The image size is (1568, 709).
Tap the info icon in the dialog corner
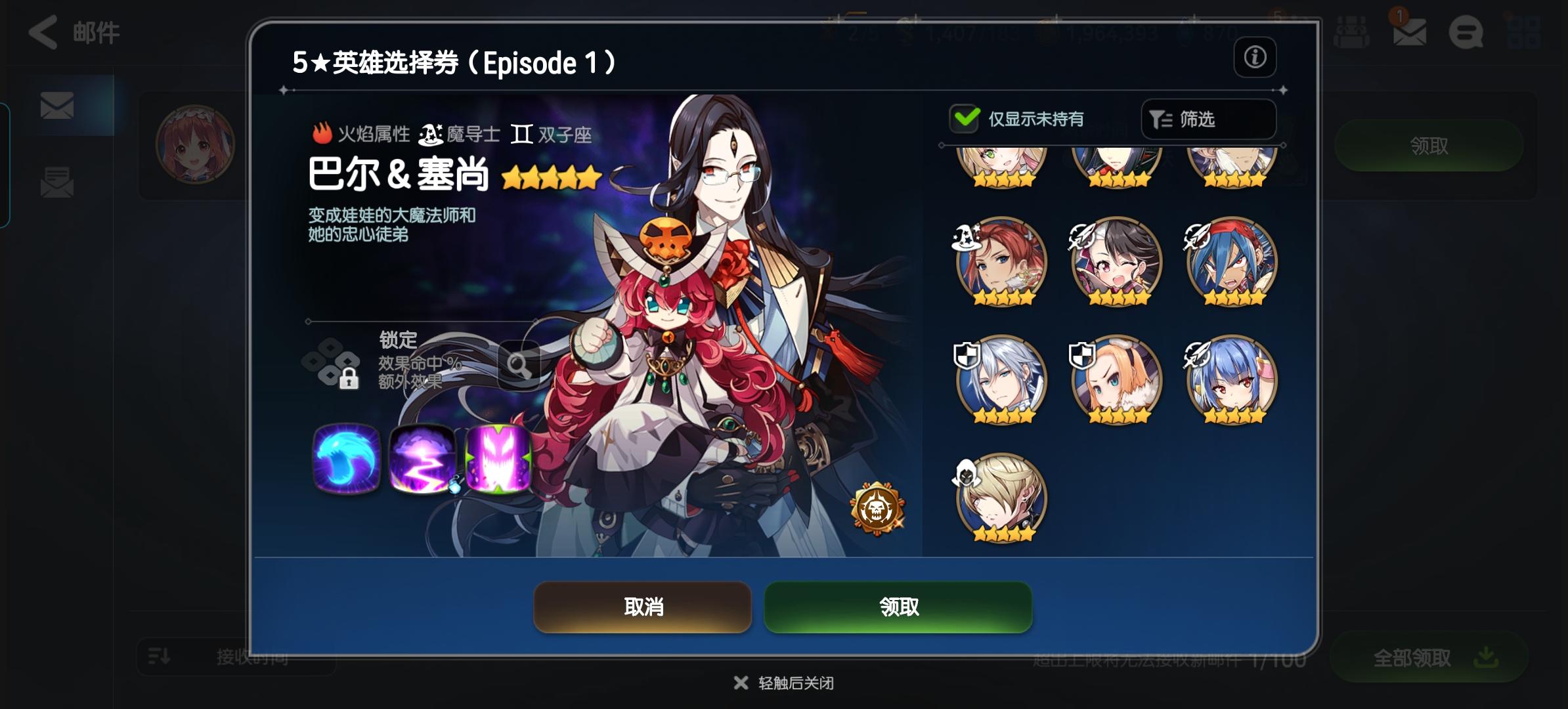coord(1256,58)
